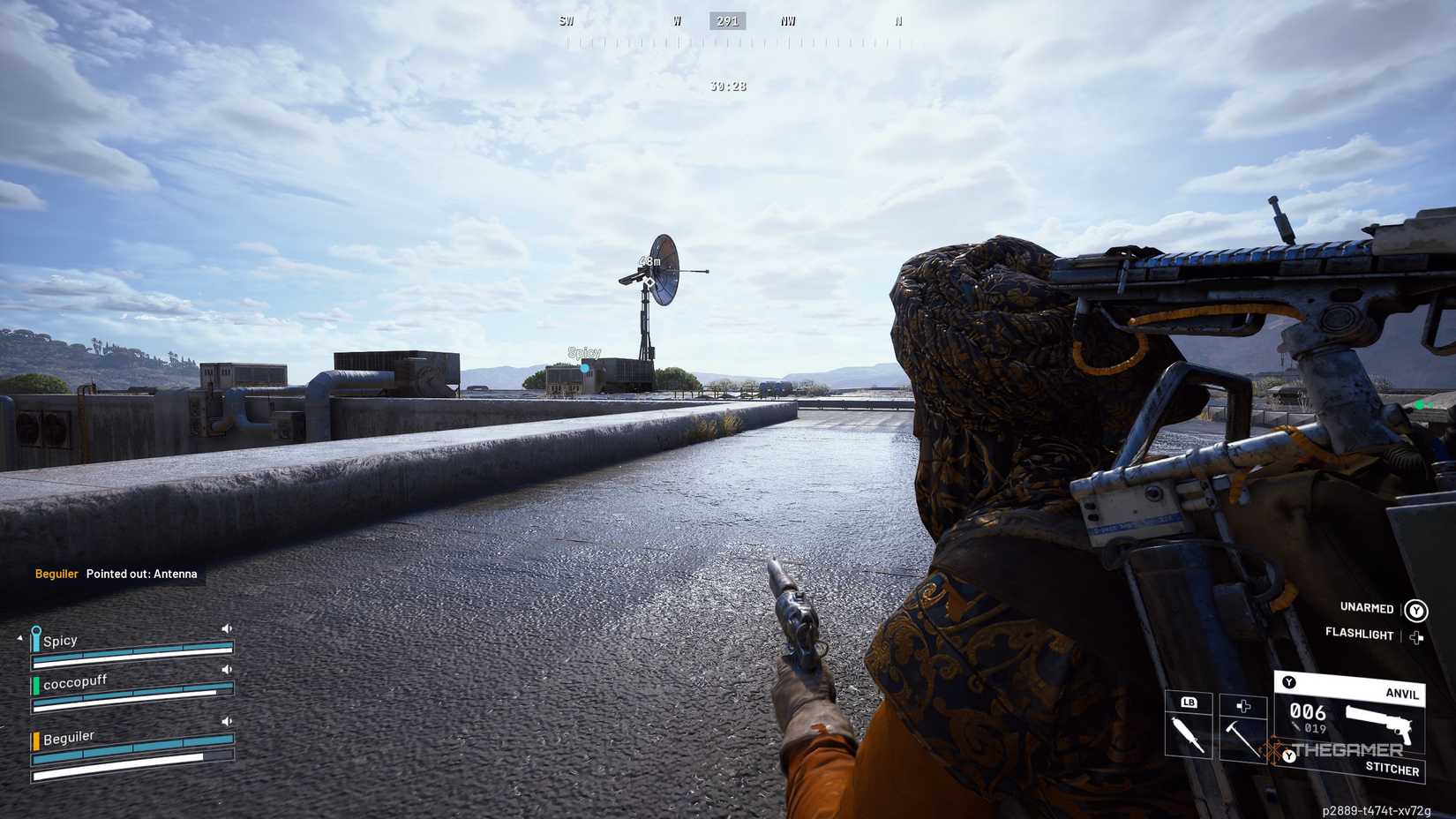This screenshot has width=1456, height=819.
Task: Expand the Spicy player panel arrow
Action: (19, 638)
